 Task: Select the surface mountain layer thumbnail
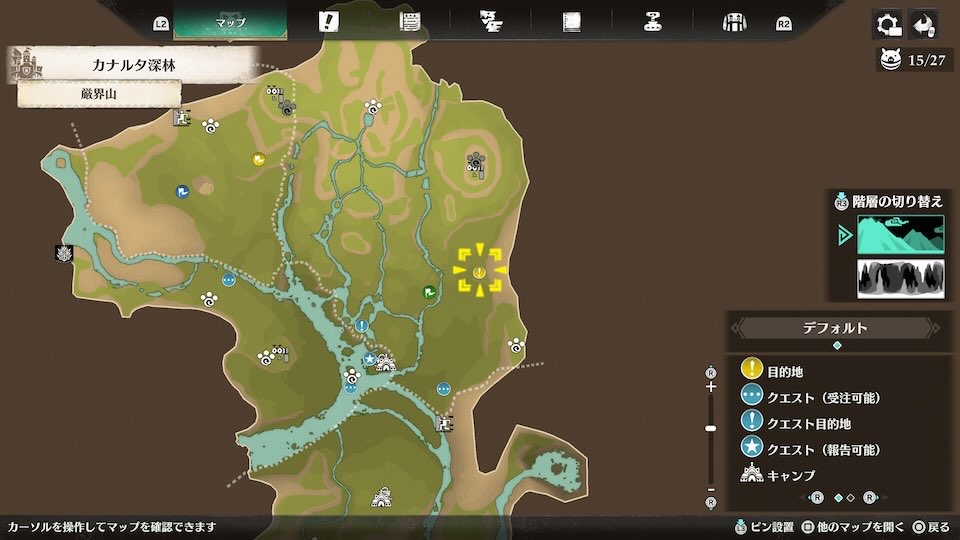coord(900,235)
